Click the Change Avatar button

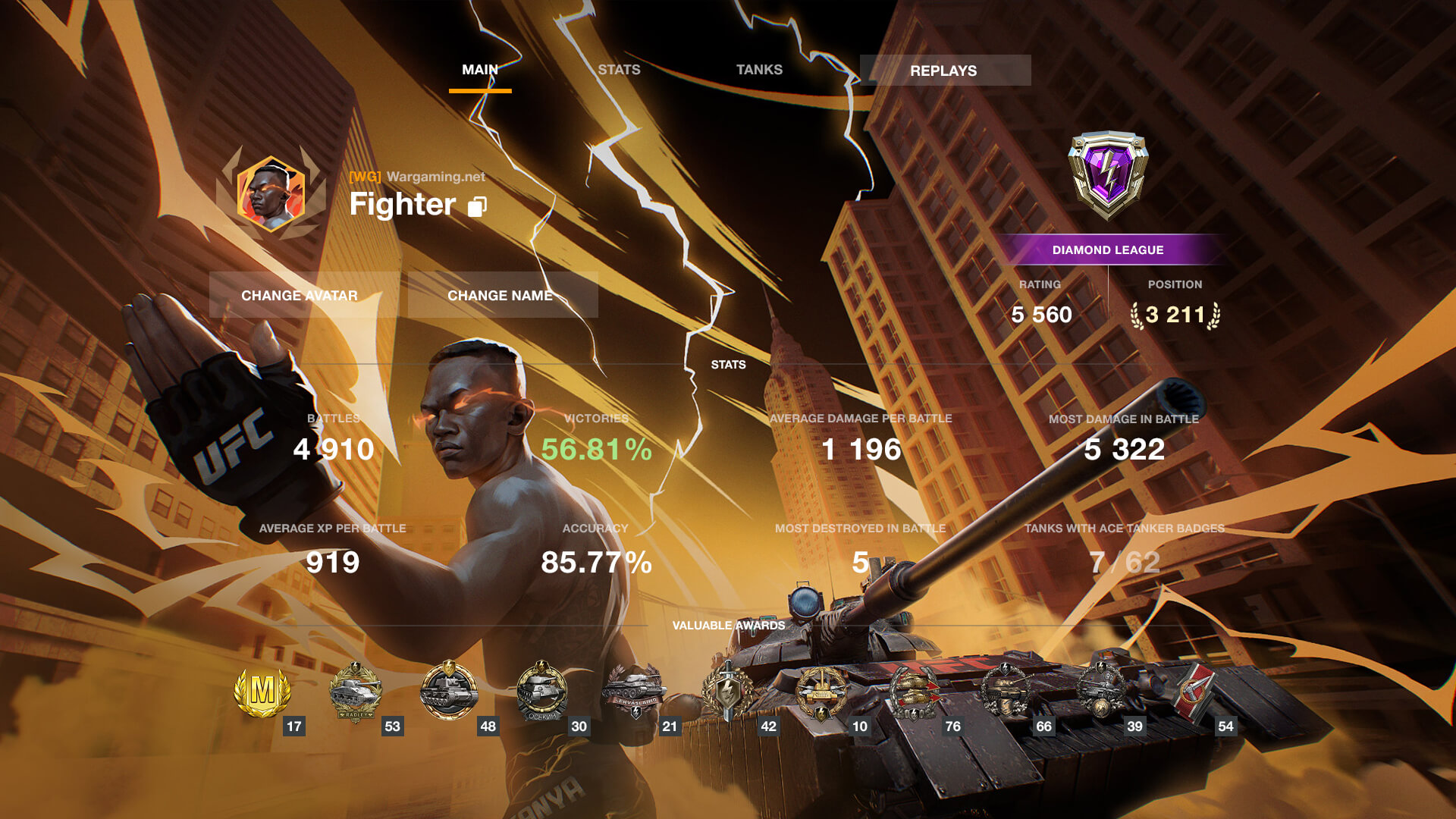coord(300,295)
